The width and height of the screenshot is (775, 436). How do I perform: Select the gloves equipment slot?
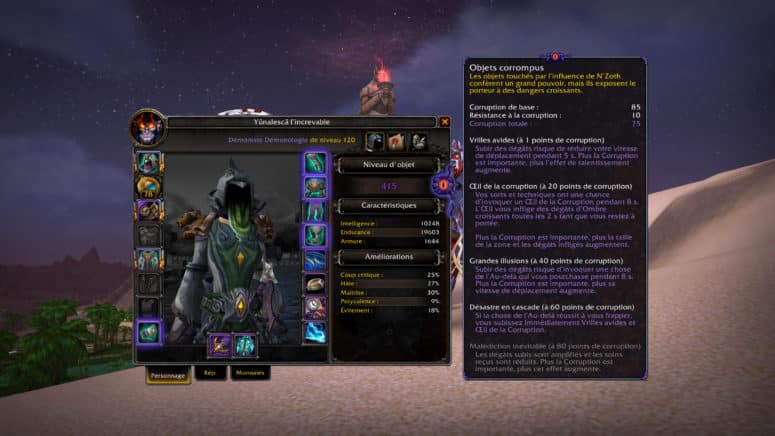coord(315,162)
